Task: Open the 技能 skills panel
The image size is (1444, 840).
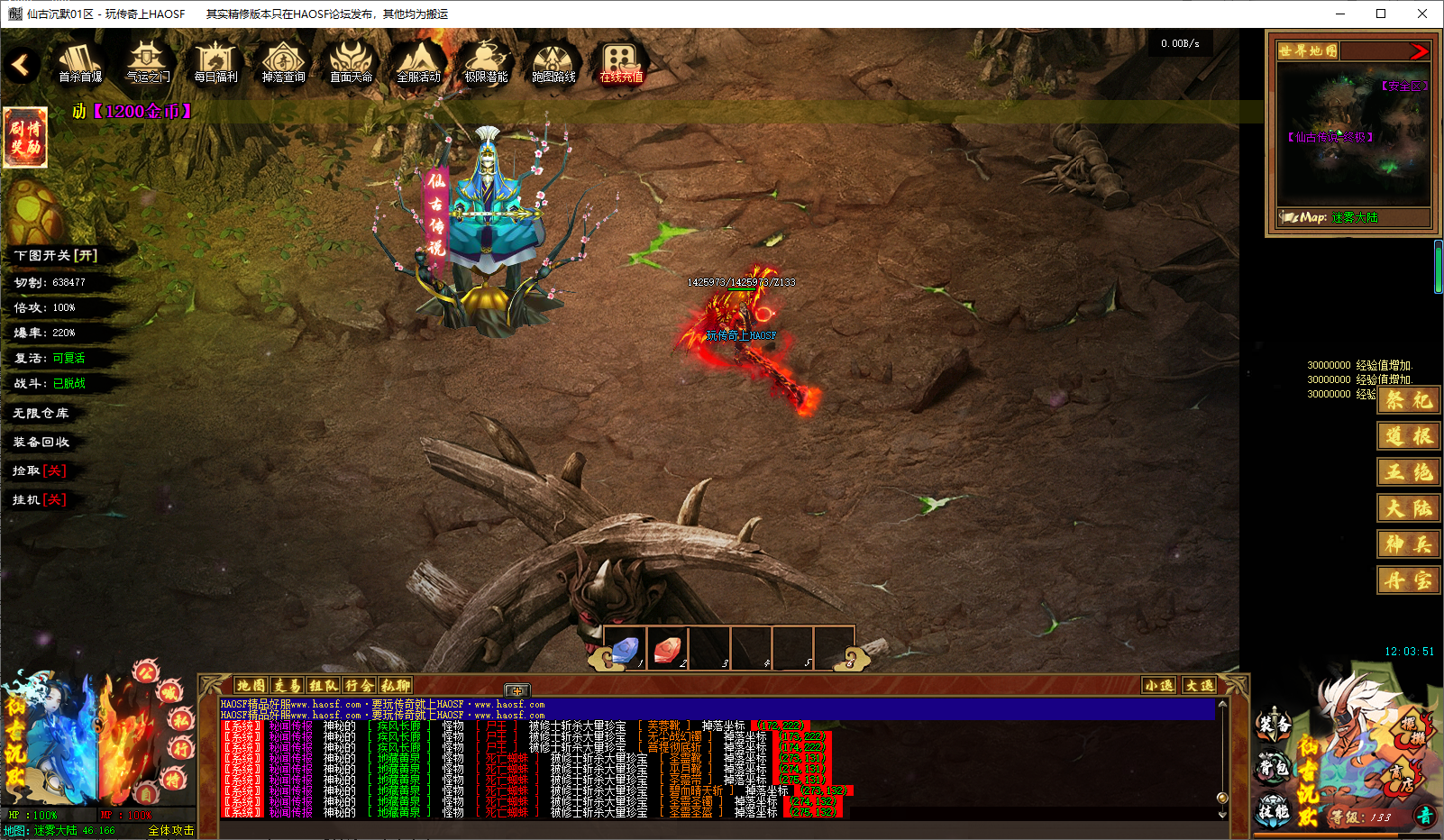Action: (x=1273, y=811)
